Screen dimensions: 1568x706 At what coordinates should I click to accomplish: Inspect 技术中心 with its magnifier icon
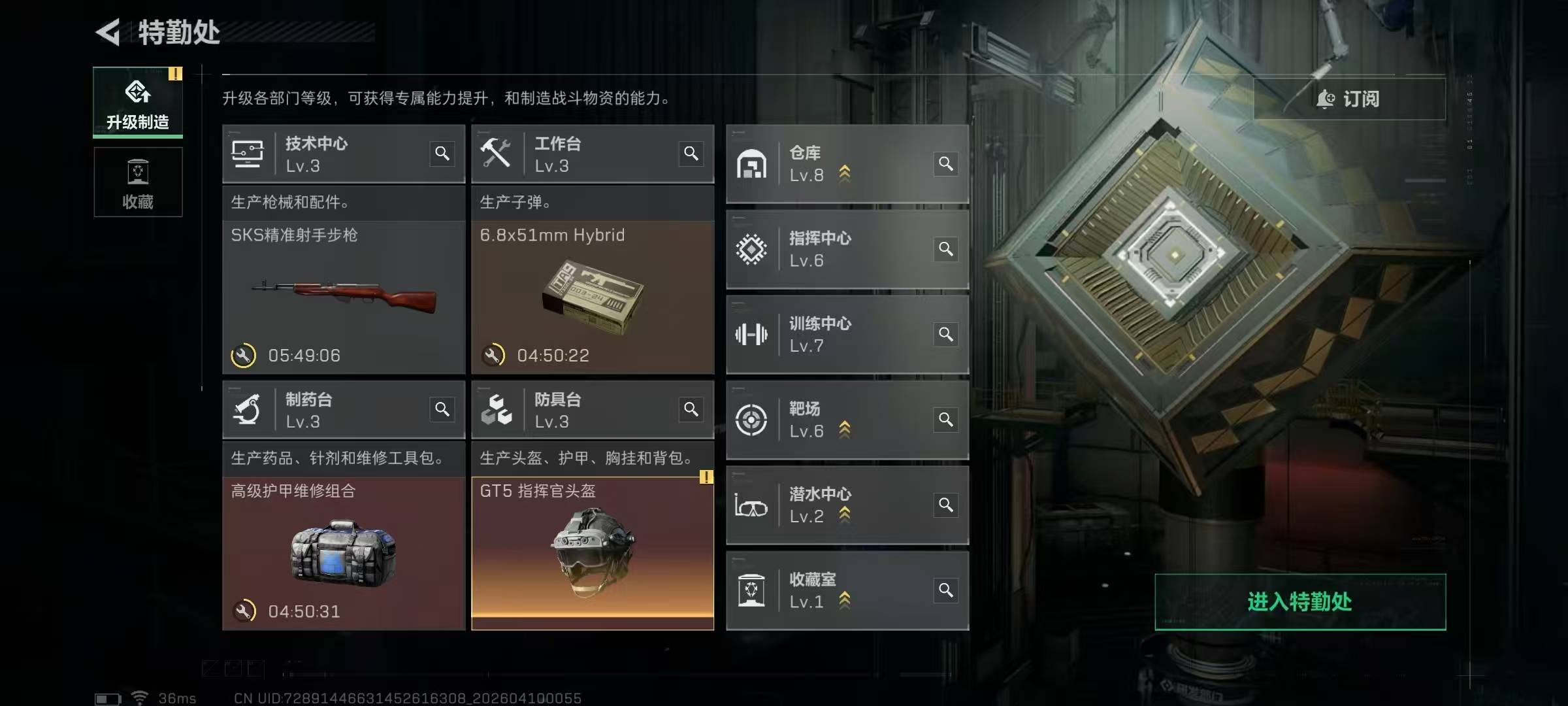(x=442, y=154)
